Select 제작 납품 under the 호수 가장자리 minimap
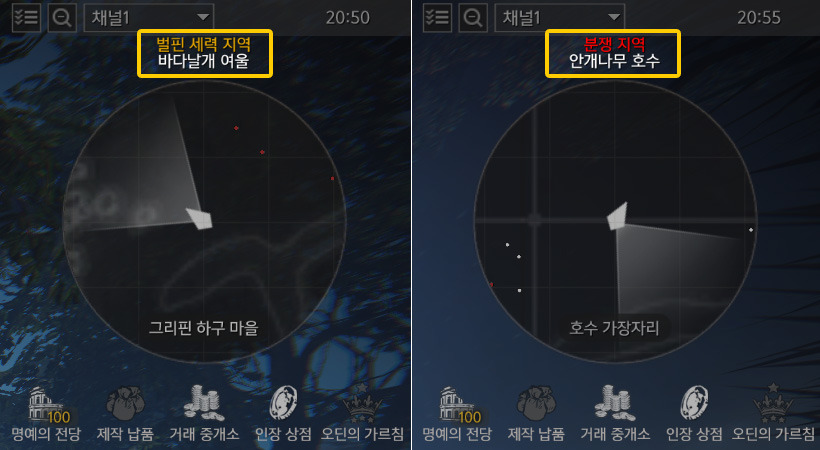 536,413
